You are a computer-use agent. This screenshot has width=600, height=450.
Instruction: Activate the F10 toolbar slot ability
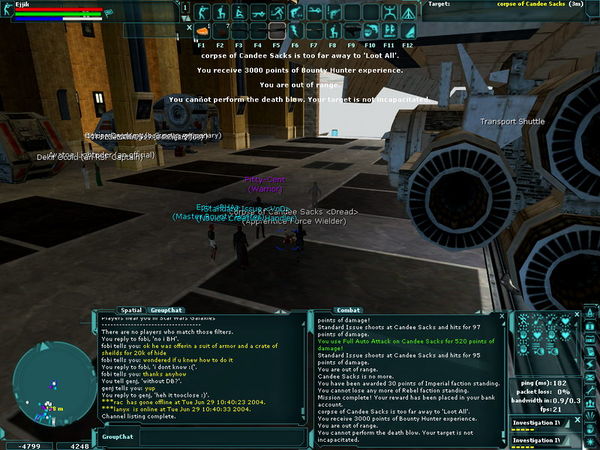[370, 32]
